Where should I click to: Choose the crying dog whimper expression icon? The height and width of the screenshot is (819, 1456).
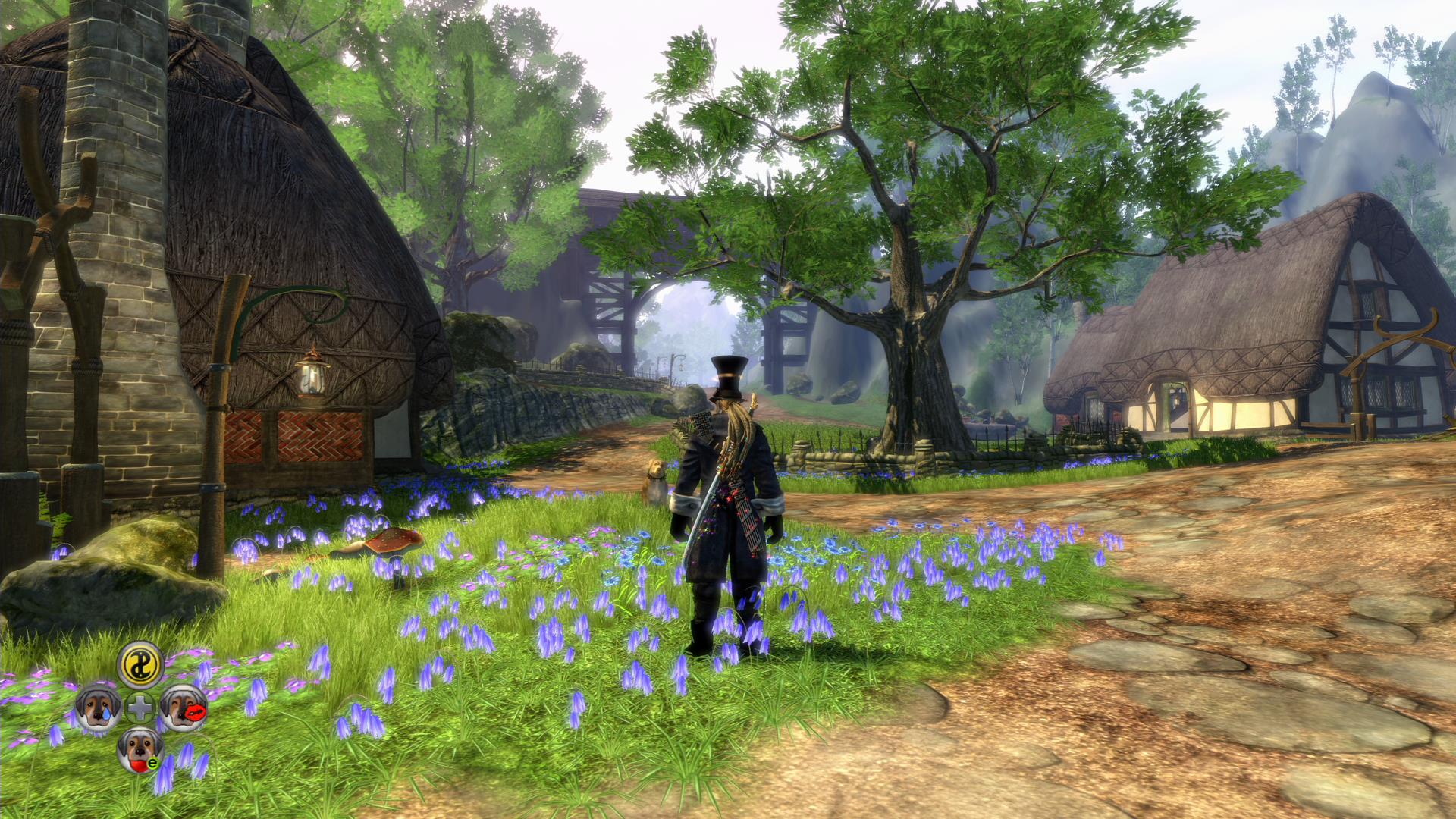[97, 707]
